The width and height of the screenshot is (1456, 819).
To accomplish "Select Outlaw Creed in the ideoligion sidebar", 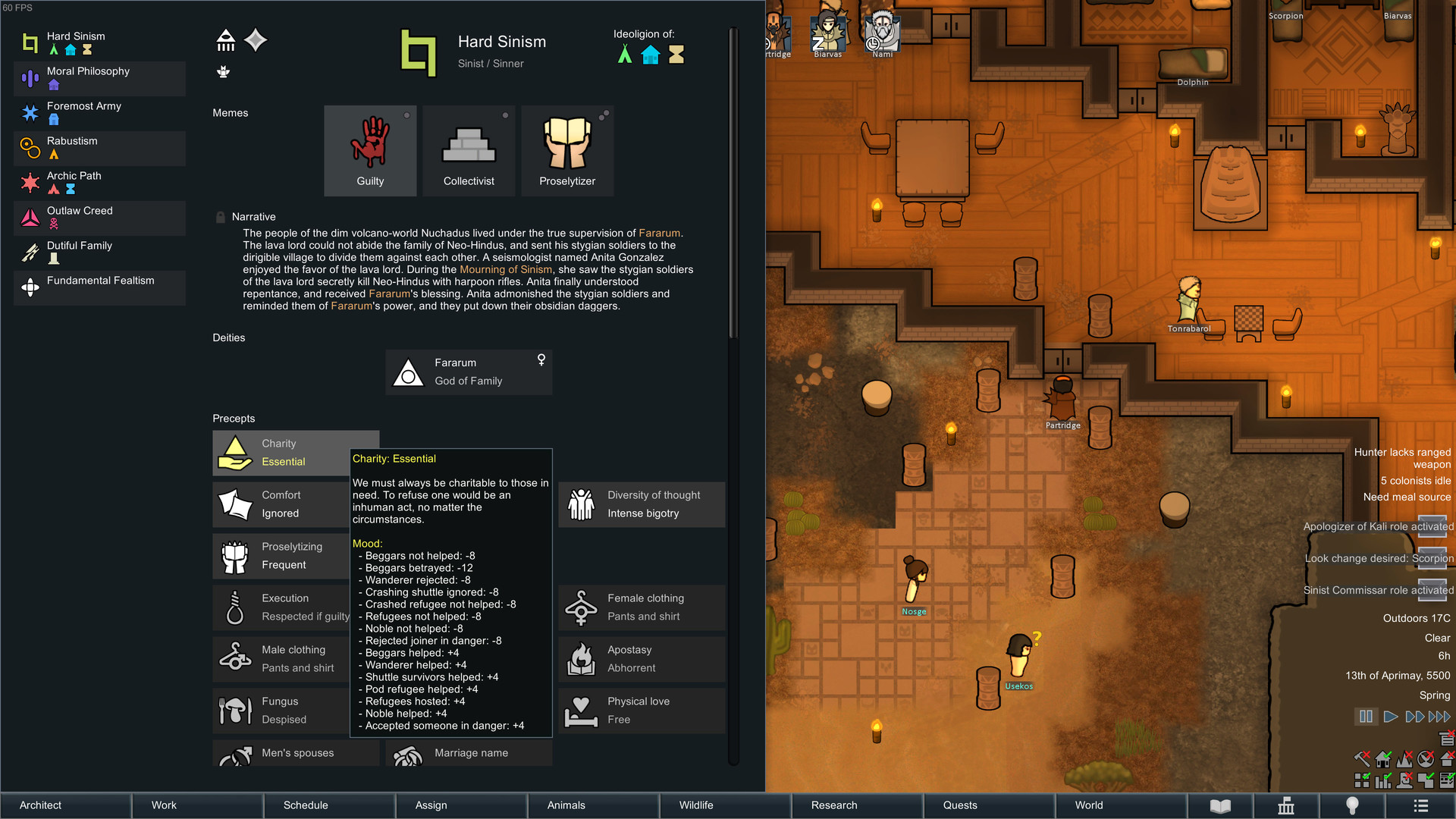I will point(99,218).
